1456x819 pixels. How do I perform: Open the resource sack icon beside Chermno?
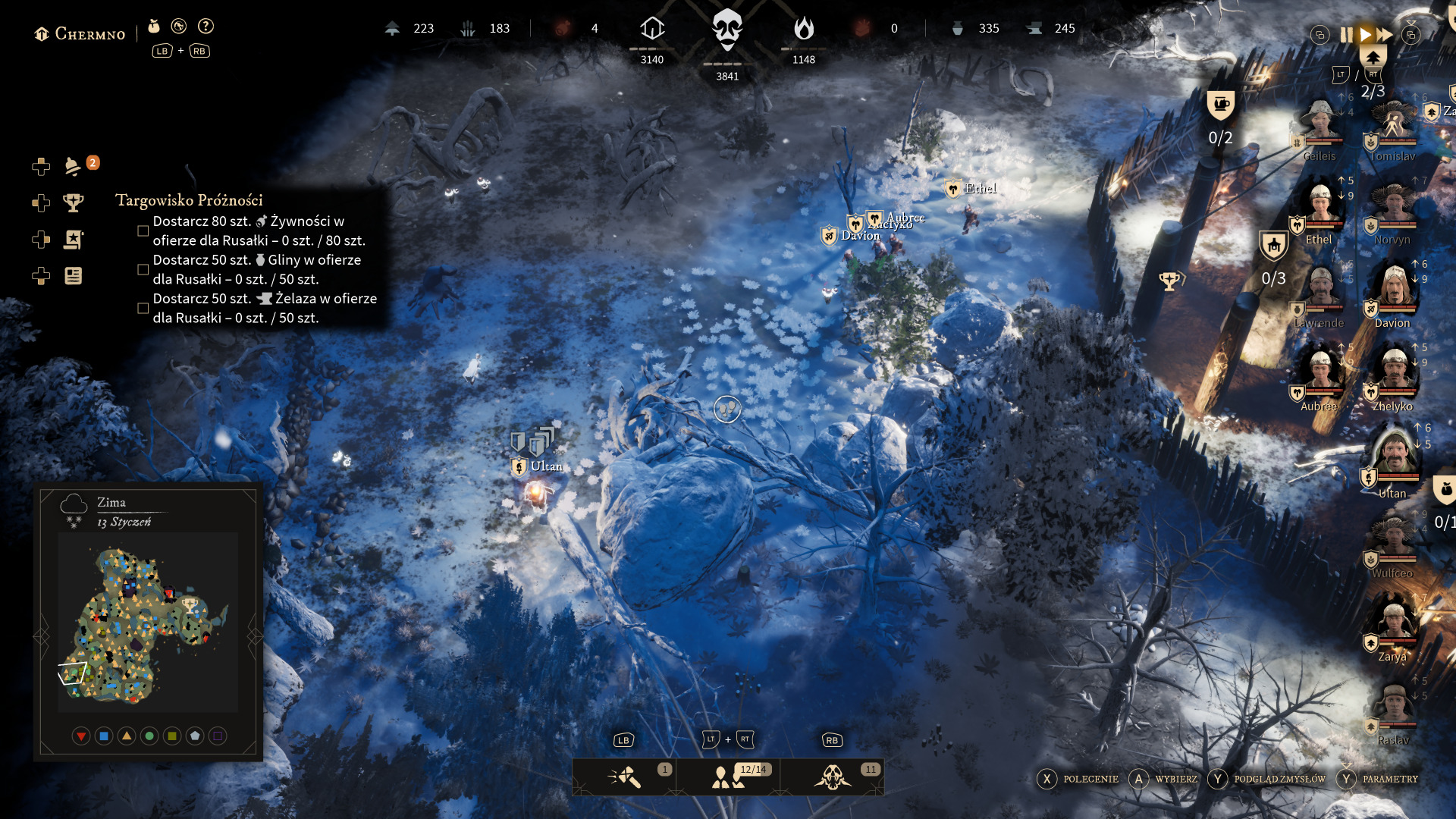(x=154, y=27)
